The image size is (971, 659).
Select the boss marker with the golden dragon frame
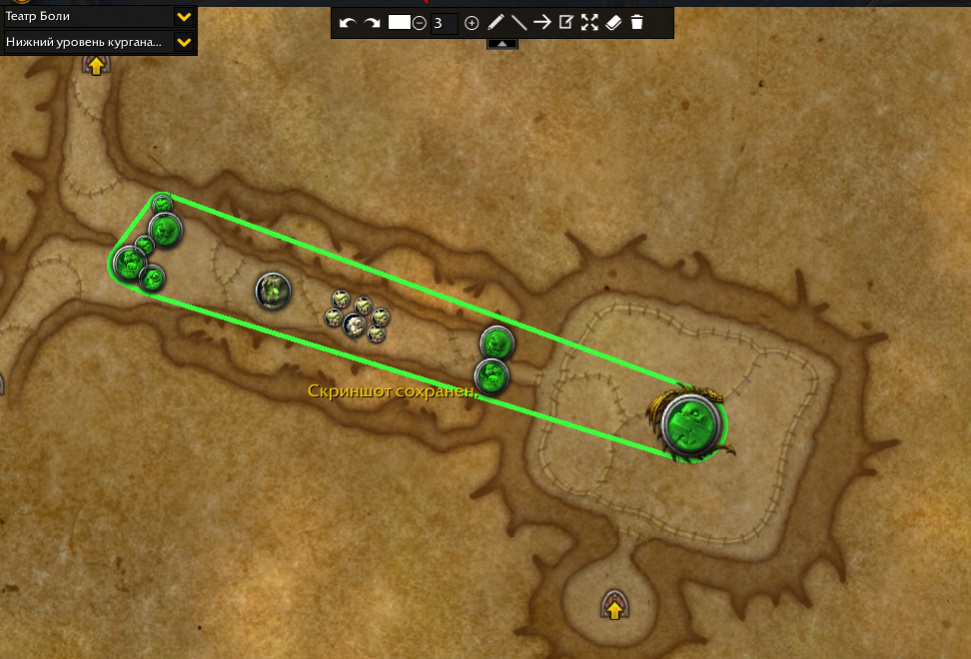tap(692, 424)
